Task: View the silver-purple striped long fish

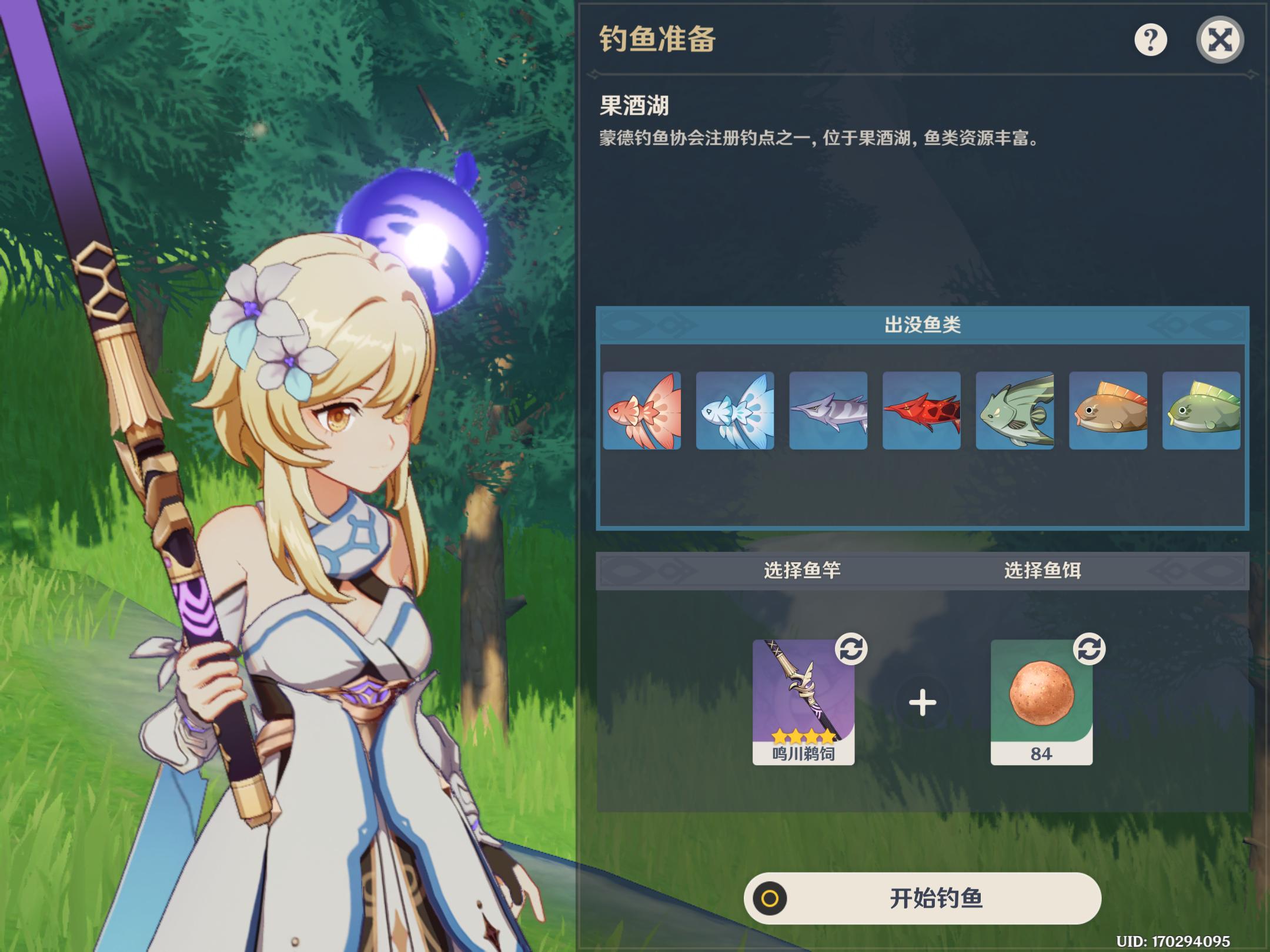Action: (828, 410)
